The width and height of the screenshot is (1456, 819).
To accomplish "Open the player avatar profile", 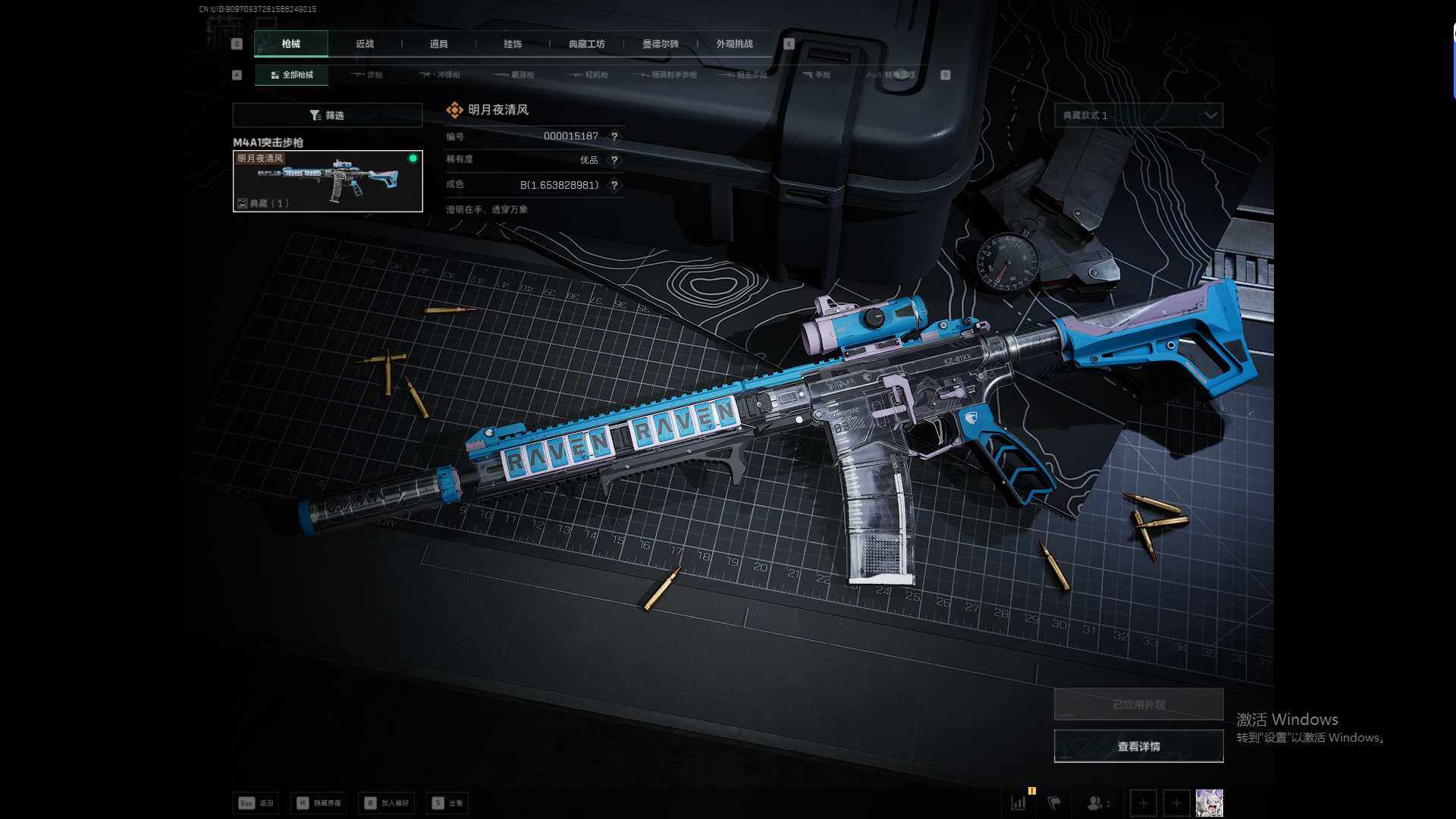I will click(1209, 802).
